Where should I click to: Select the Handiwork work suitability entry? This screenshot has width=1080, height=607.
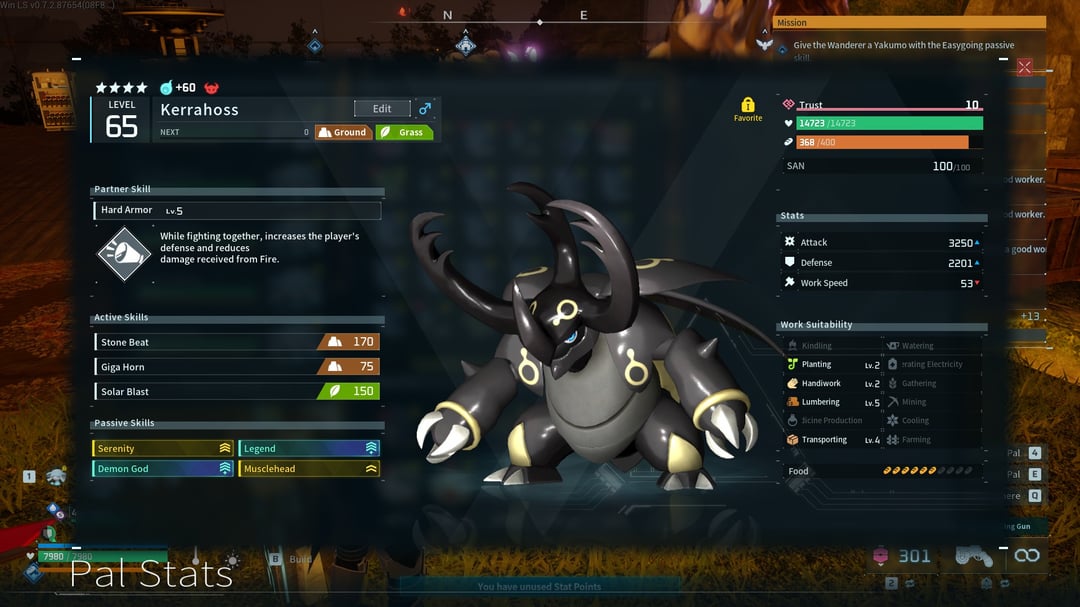(832, 383)
